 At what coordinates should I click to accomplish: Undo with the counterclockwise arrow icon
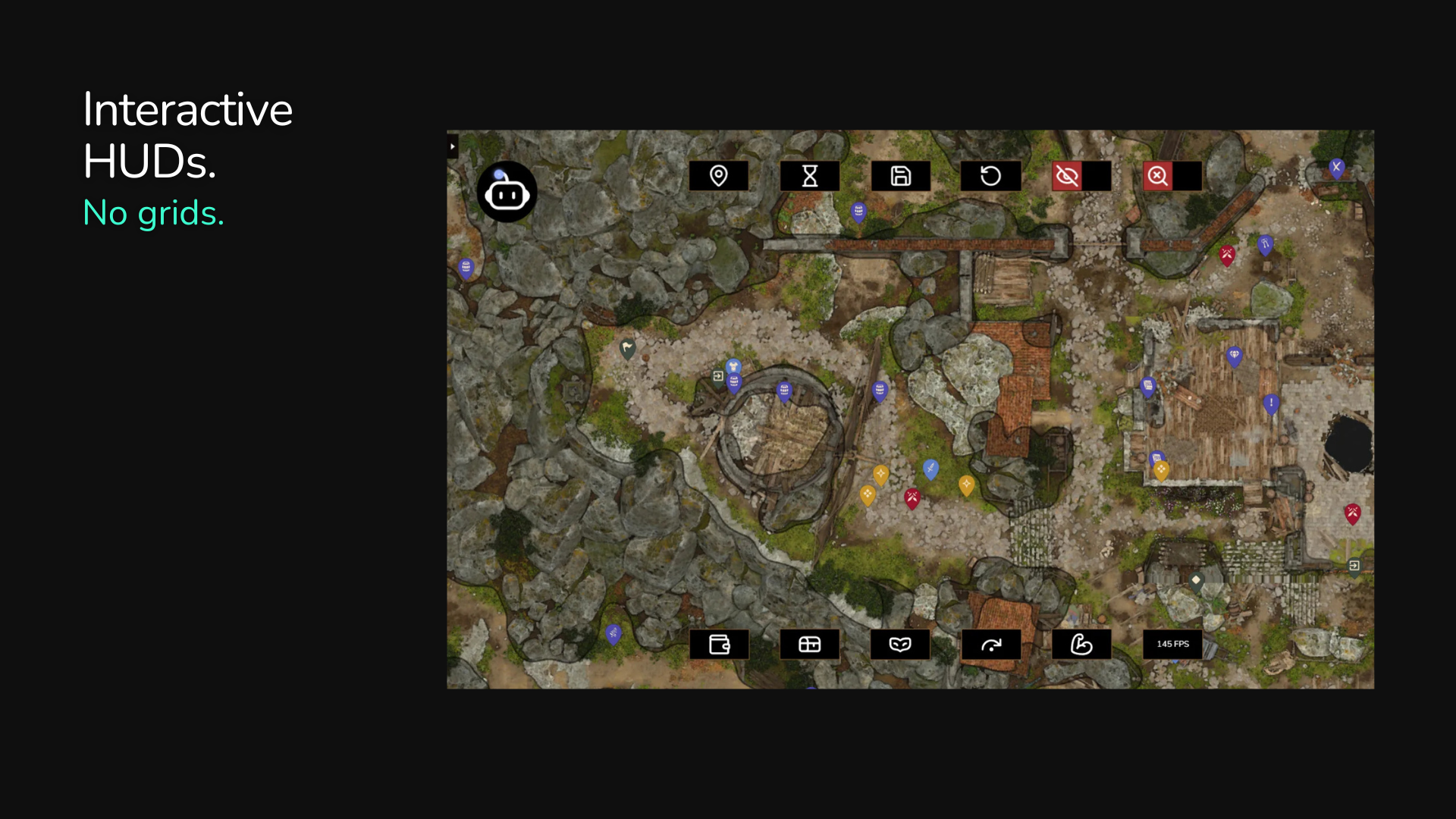(x=990, y=175)
